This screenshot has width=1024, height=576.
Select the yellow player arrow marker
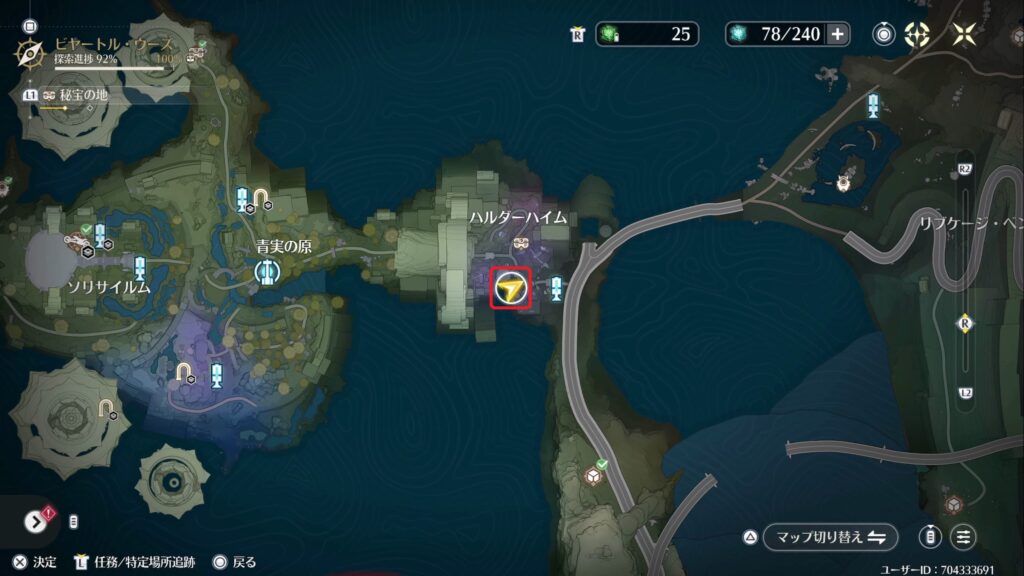click(x=511, y=289)
